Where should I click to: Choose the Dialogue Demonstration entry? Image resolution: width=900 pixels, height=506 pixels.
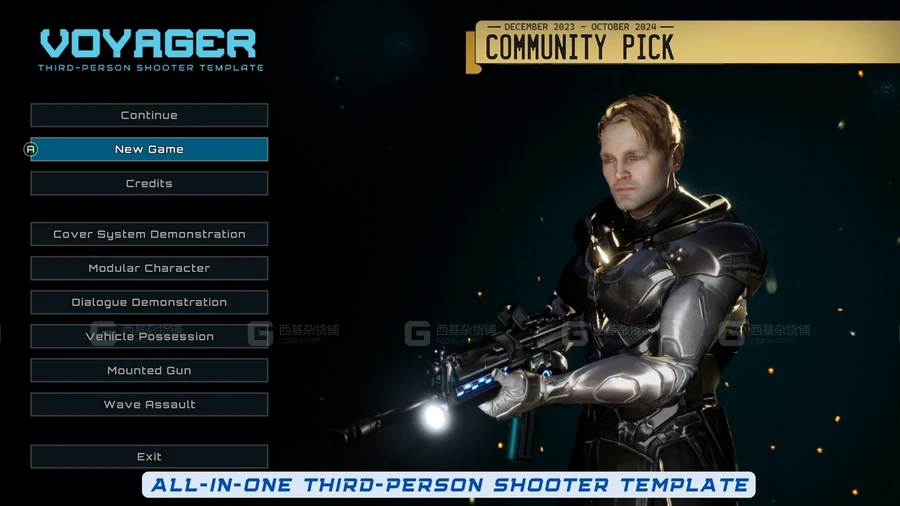[149, 302]
